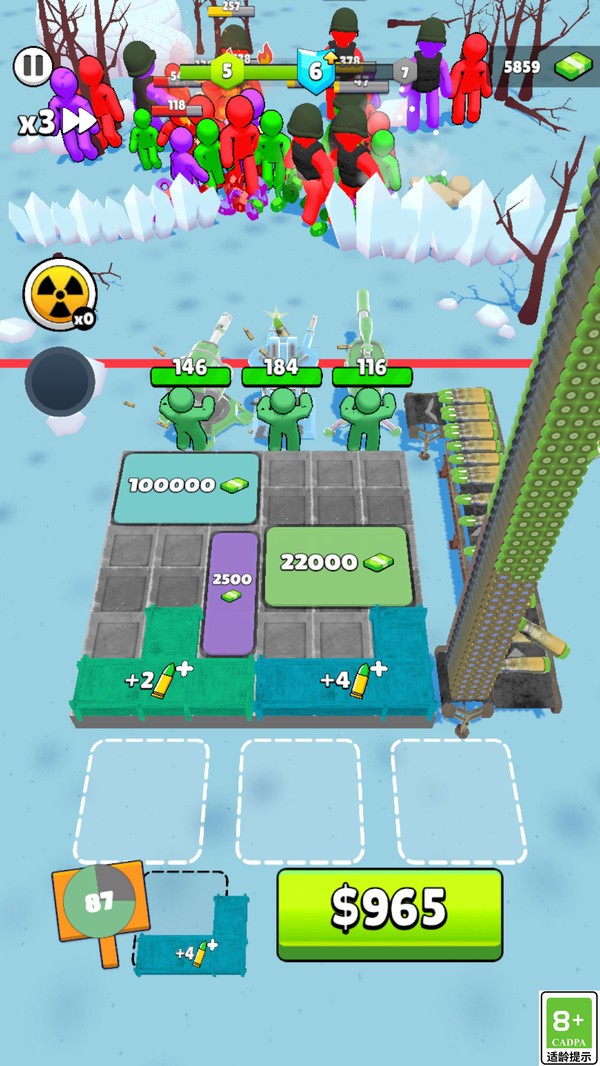Viewport: 600px width, 1066px height.
Task: Select the +4 ammo block on the grid
Action: pos(345,681)
